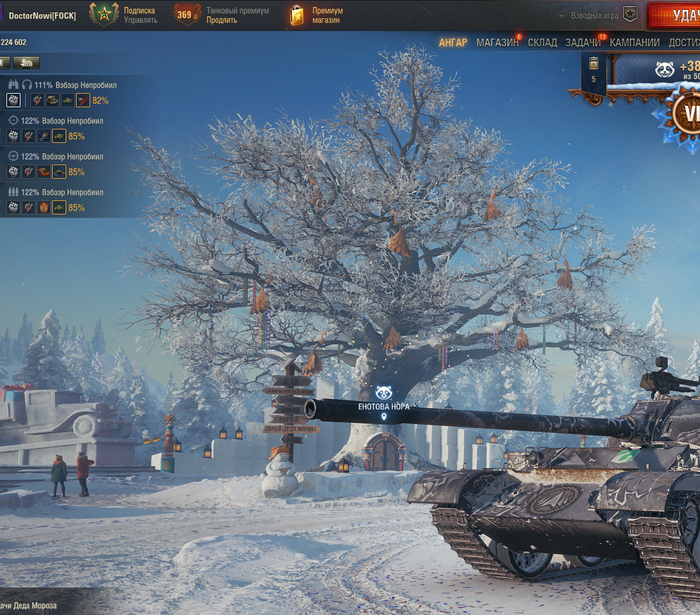The width and height of the screenshot is (700, 615).
Task: Go to the Кампании (Campaigns) tab
Action: pyautogui.click(x=635, y=43)
